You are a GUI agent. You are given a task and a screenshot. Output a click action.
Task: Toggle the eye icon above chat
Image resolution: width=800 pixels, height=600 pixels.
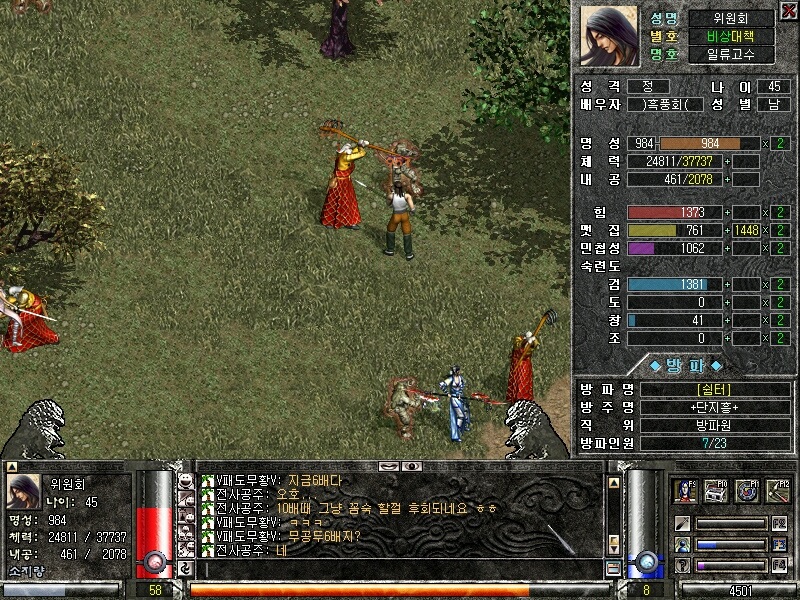point(411,466)
